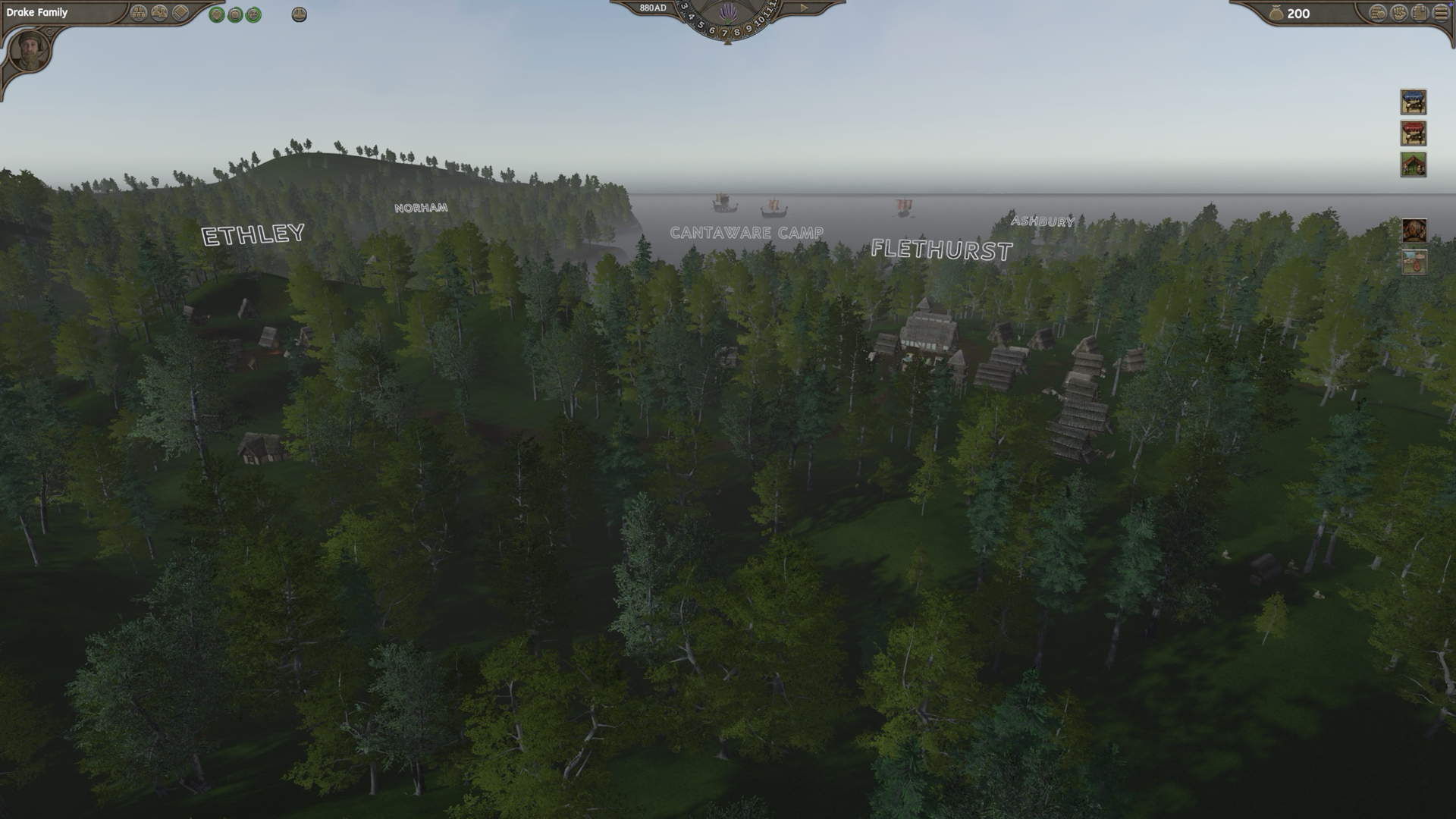Toggle the green heart health ring
This screenshot has height=819, width=1456.
point(217,13)
